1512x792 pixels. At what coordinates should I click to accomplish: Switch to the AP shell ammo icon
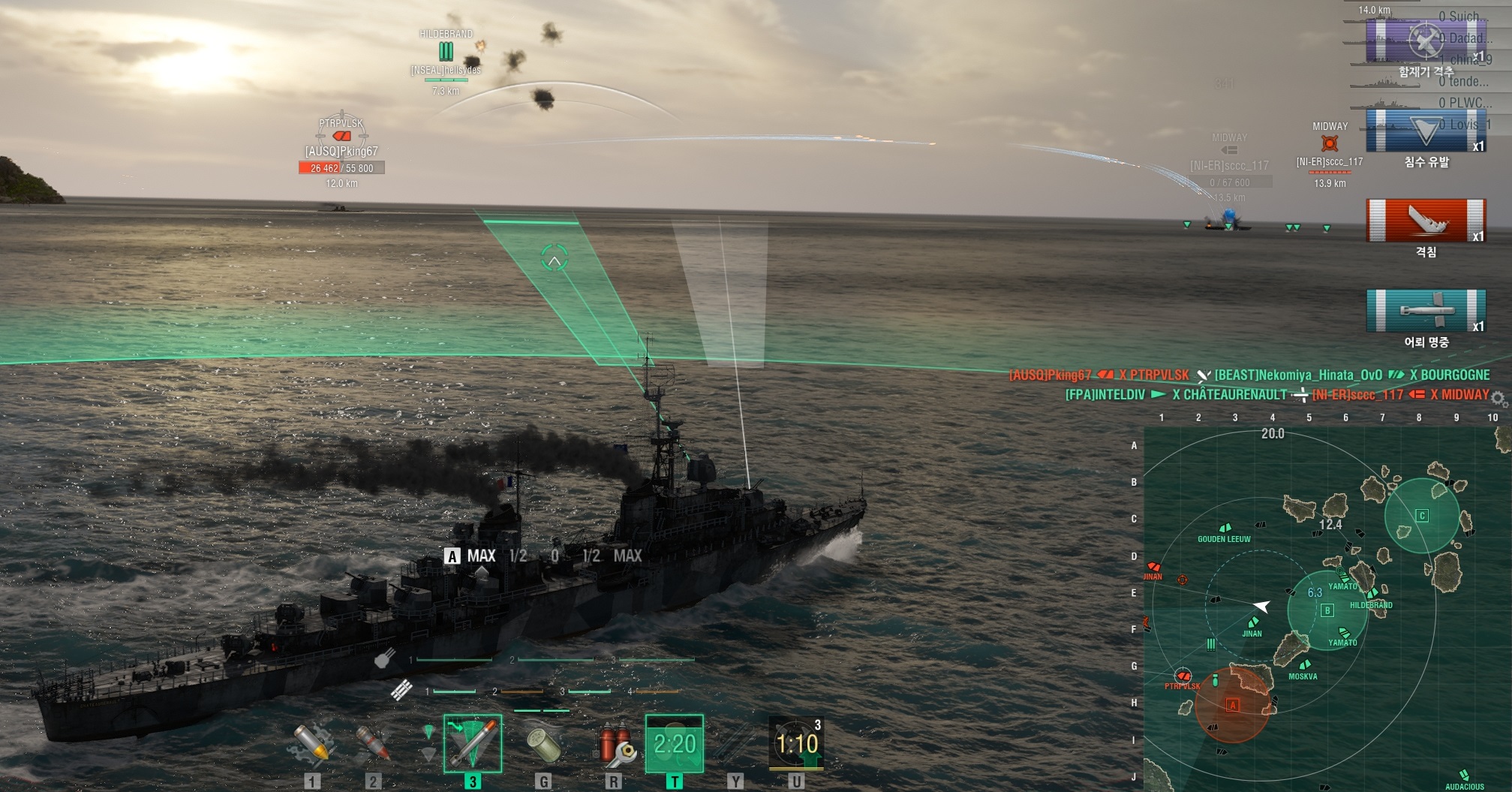(x=373, y=743)
